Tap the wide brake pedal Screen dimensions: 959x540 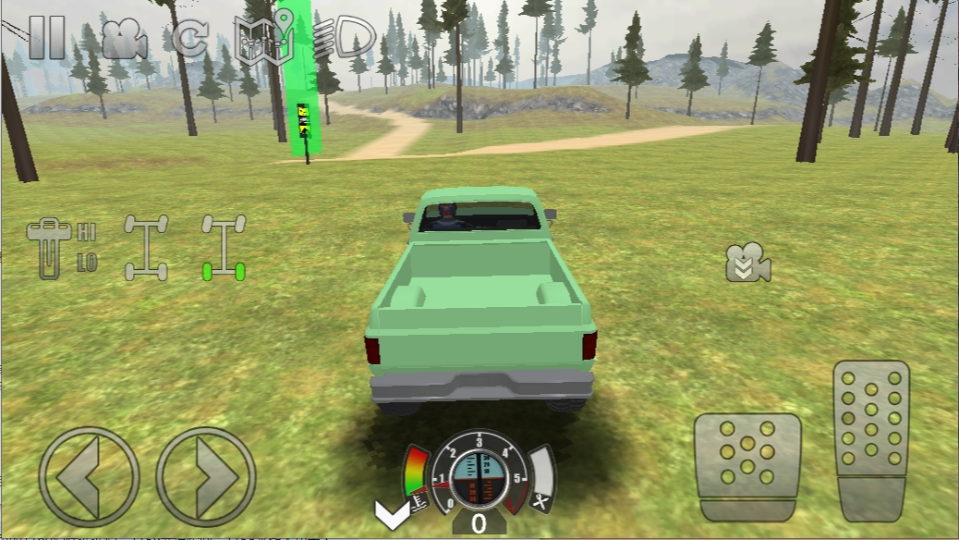(x=747, y=466)
